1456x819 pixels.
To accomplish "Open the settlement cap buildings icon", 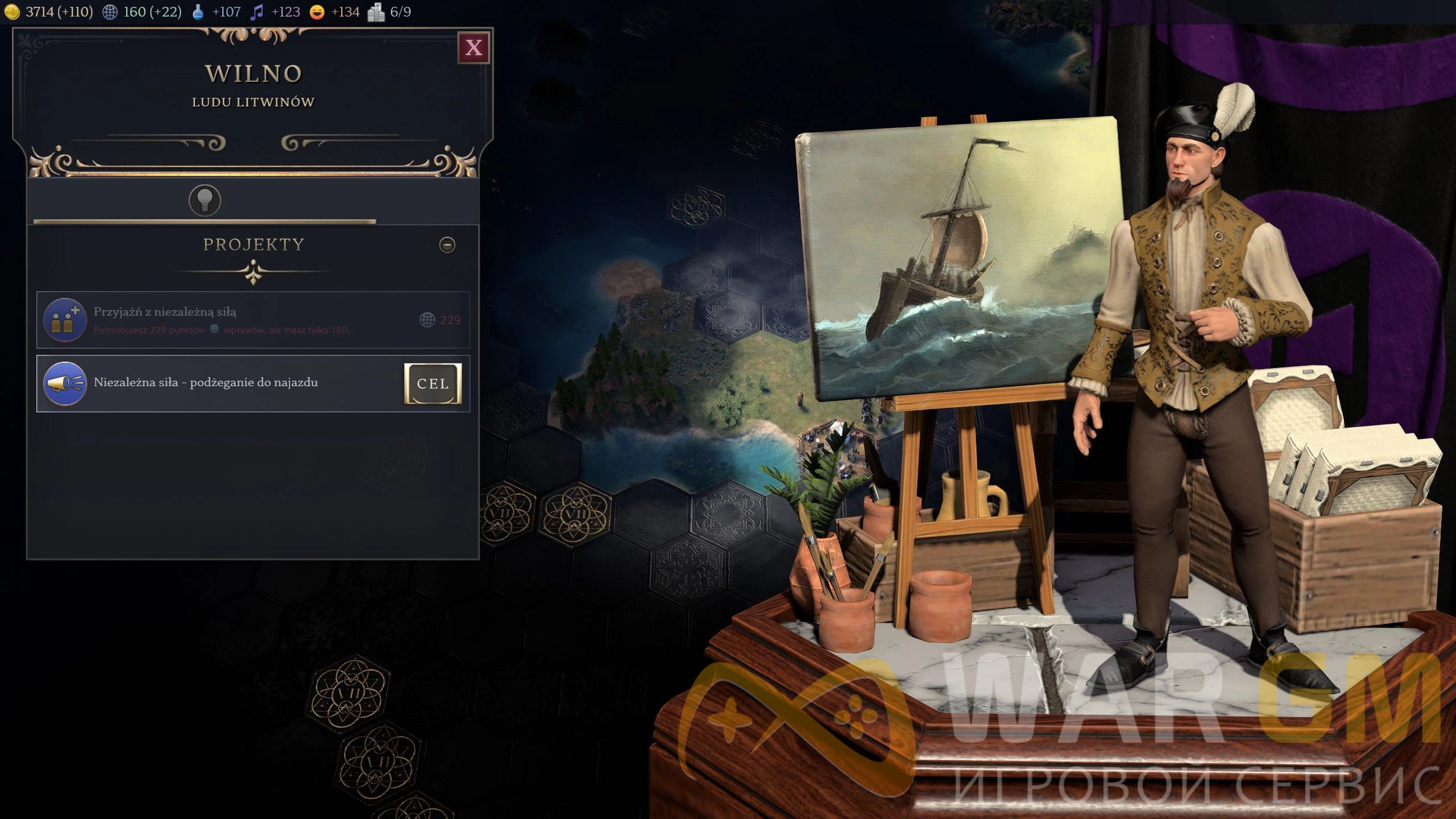I will tap(376, 12).
